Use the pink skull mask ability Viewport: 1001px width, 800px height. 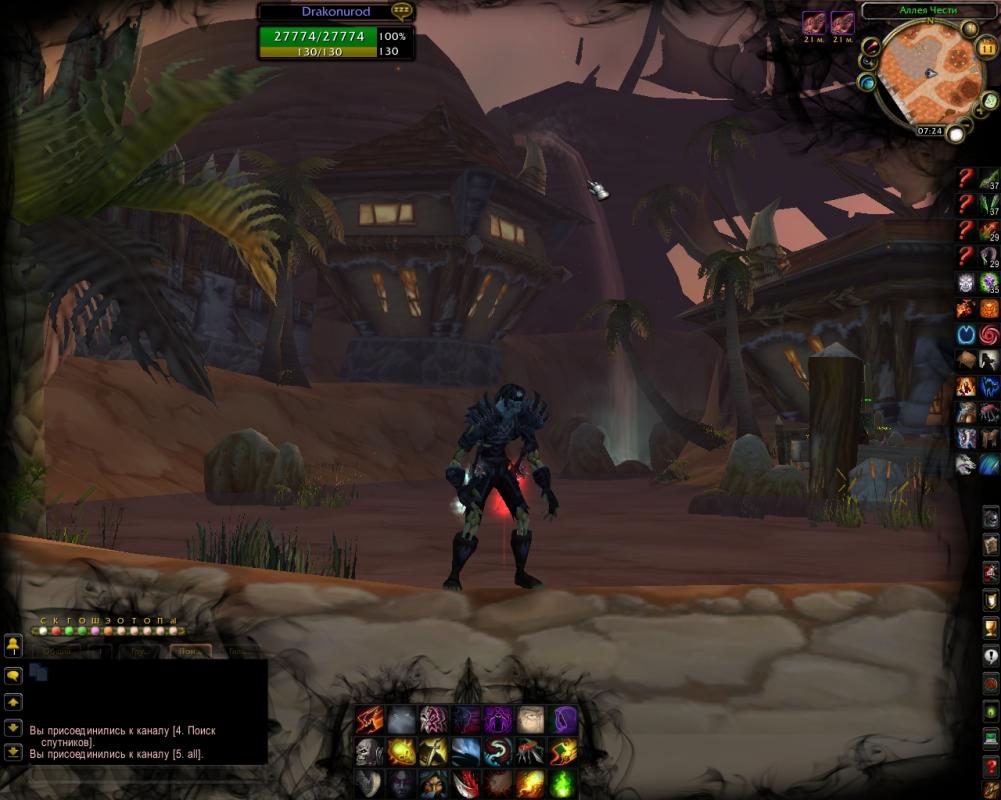pyautogui.click(x=434, y=719)
